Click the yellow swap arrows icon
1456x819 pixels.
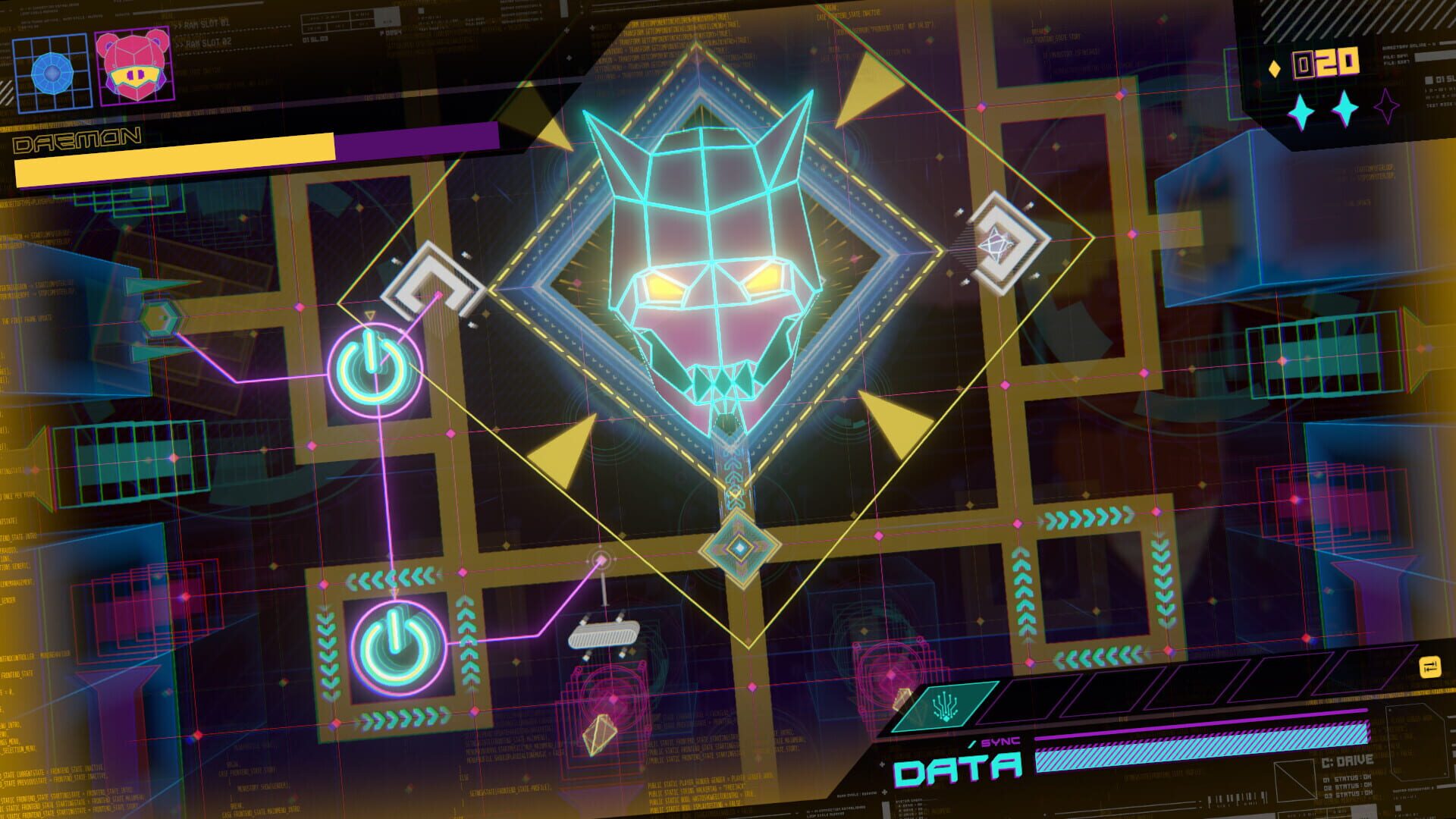click(x=1429, y=667)
